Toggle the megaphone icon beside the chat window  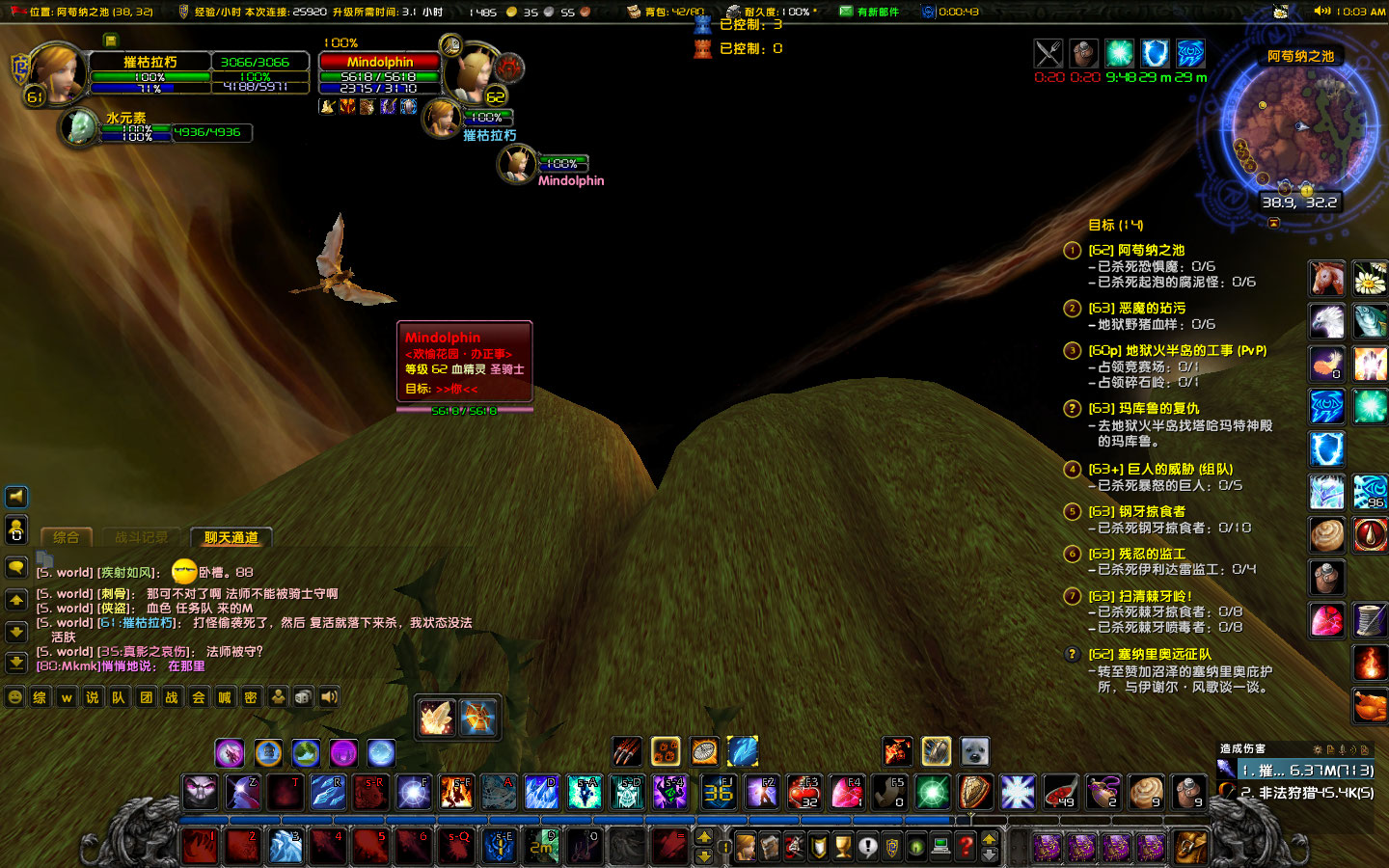[x=15, y=497]
